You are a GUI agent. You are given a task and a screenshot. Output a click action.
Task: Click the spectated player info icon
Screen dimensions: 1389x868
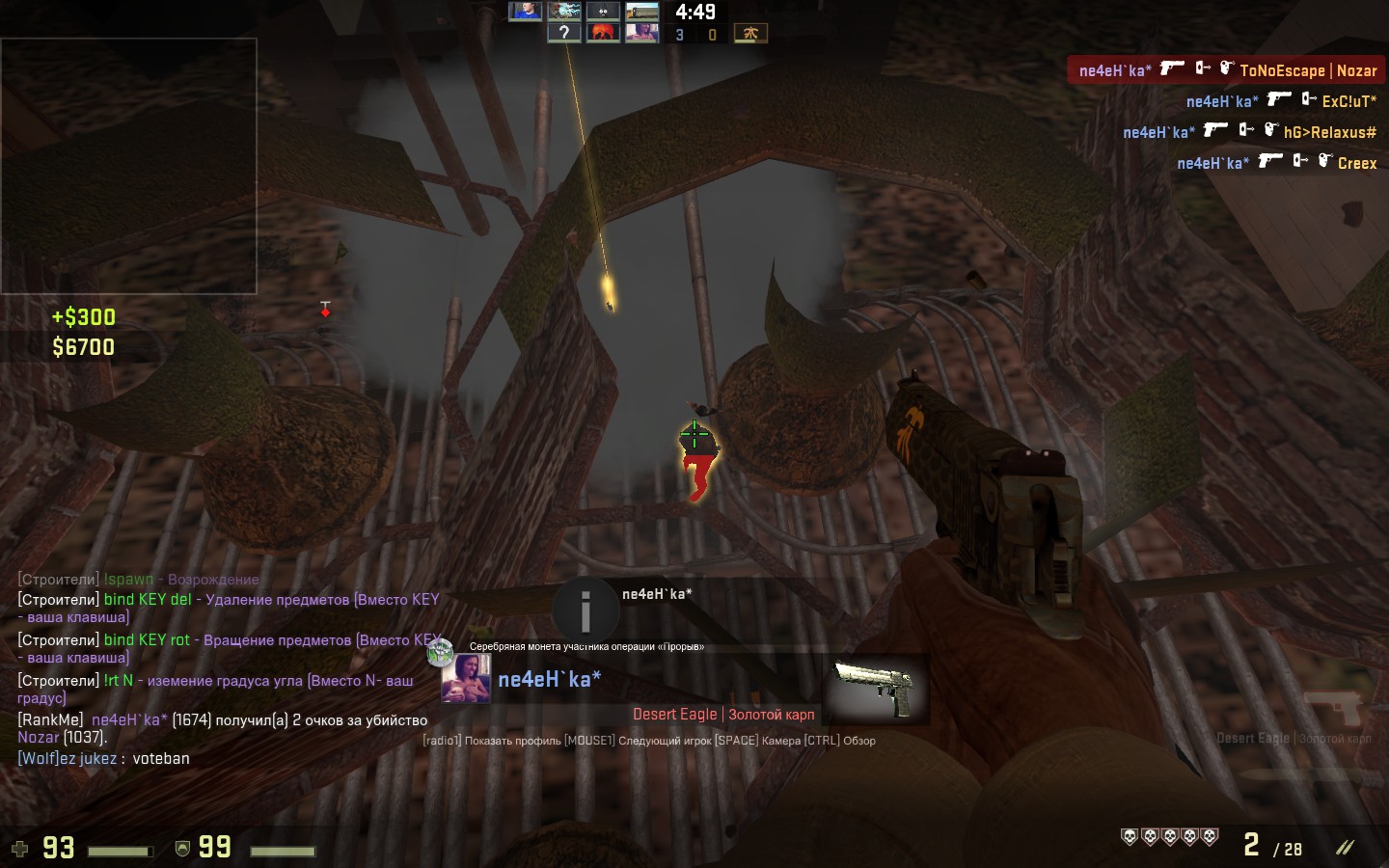coord(586,610)
